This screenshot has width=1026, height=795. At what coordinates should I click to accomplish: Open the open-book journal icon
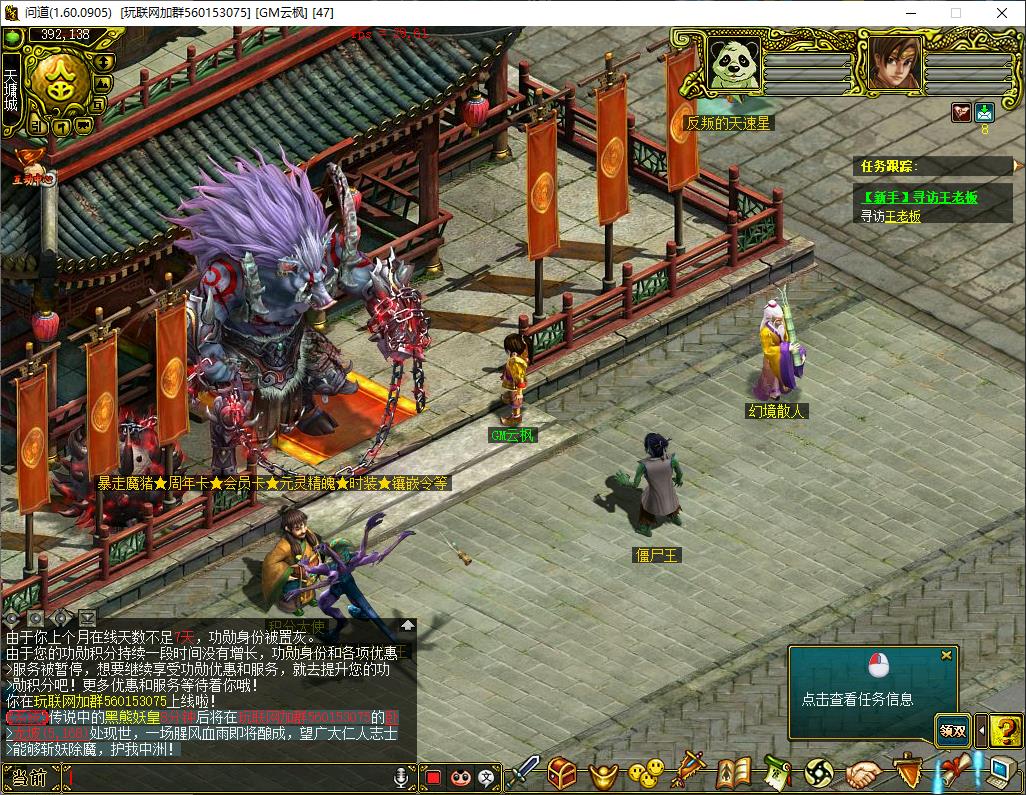point(733,773)
